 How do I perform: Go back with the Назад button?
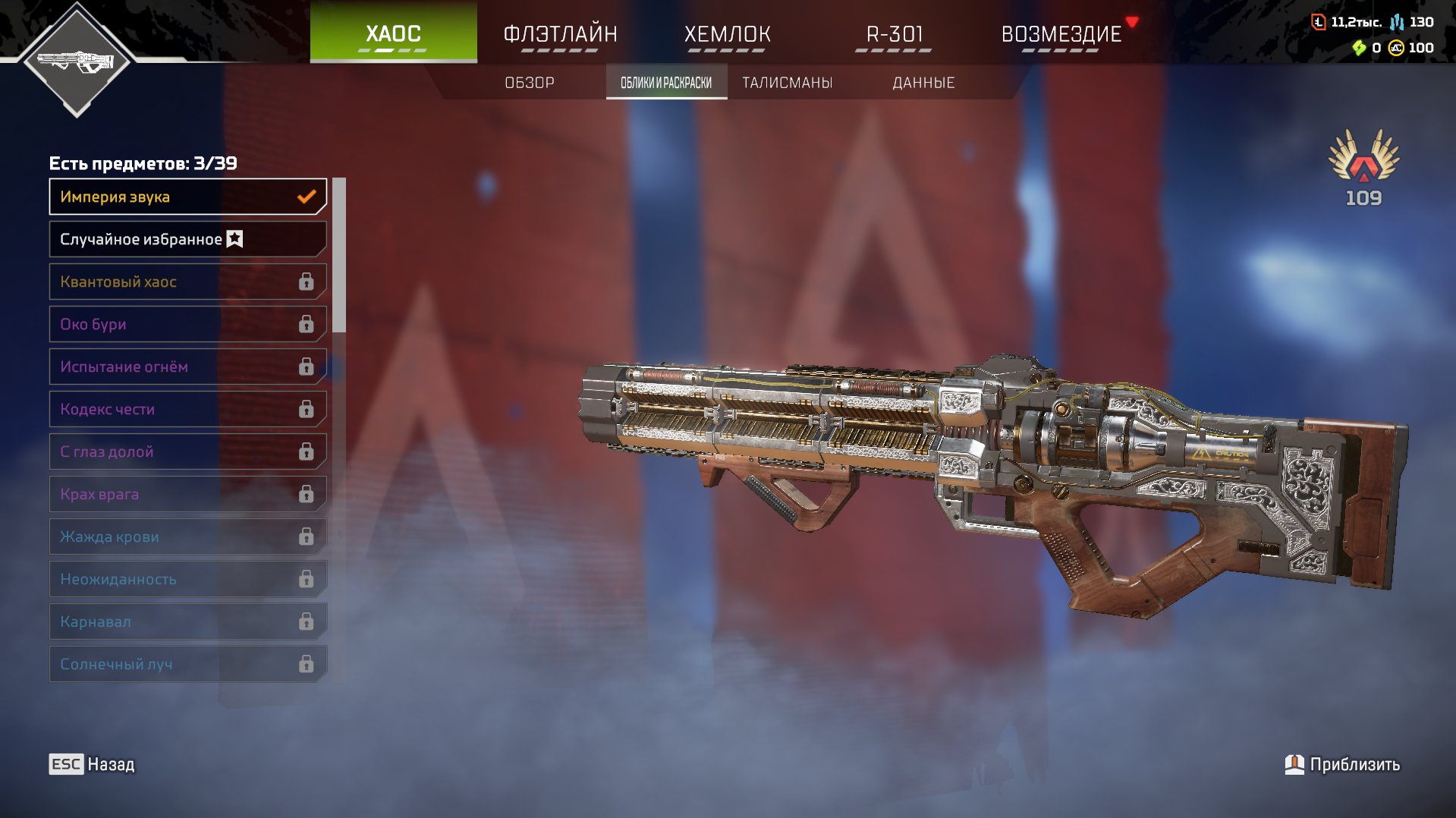pos(93,764)
